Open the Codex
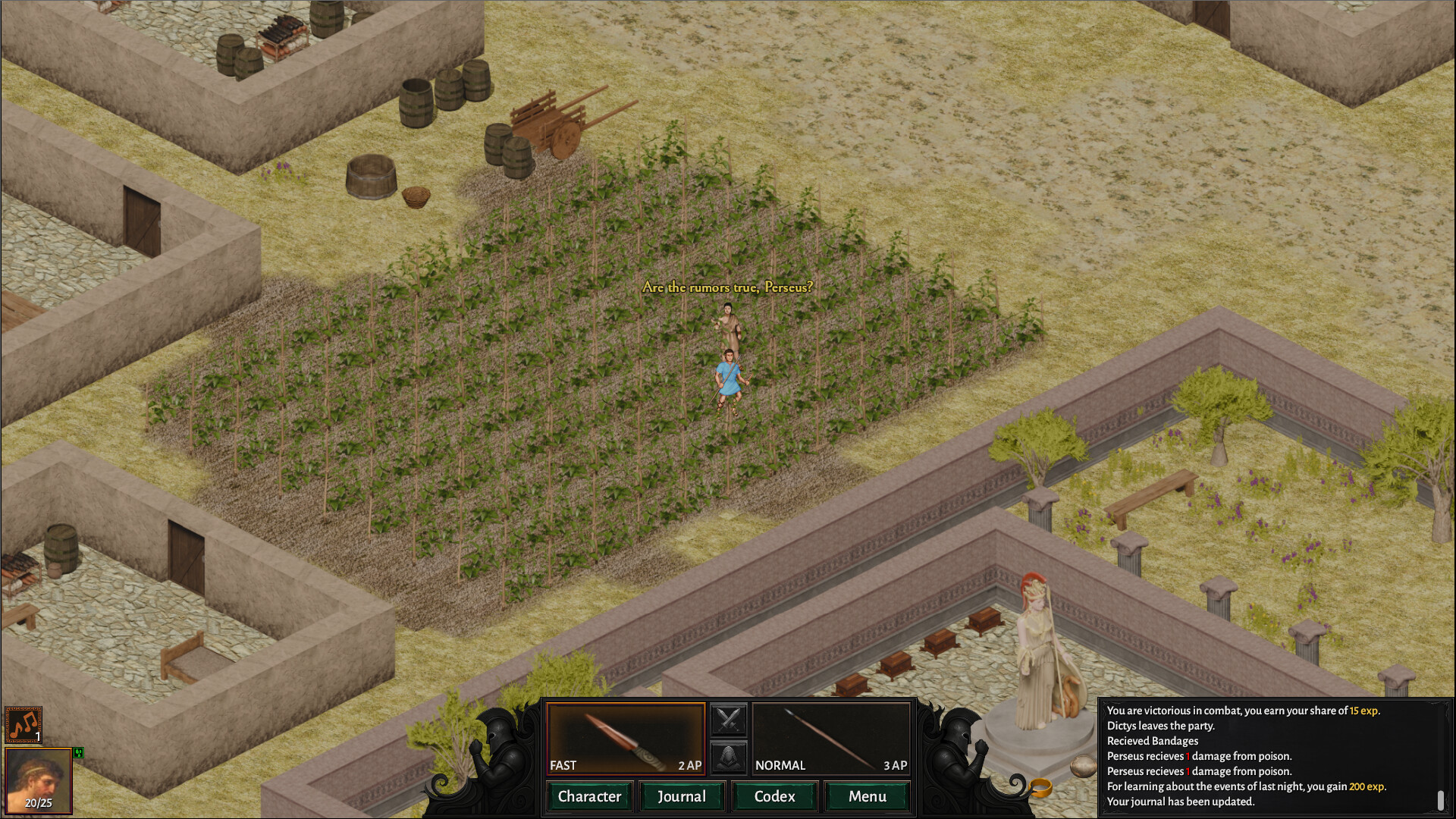 point(774,796)
